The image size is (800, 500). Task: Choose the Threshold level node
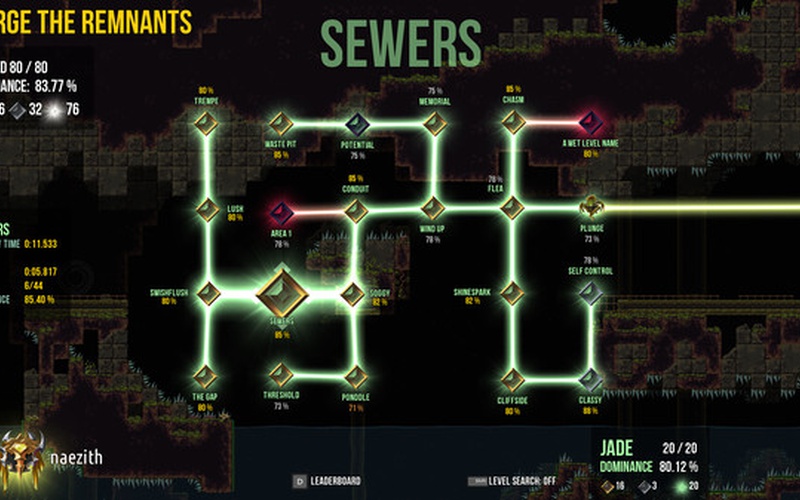click(x=281, y=377)
